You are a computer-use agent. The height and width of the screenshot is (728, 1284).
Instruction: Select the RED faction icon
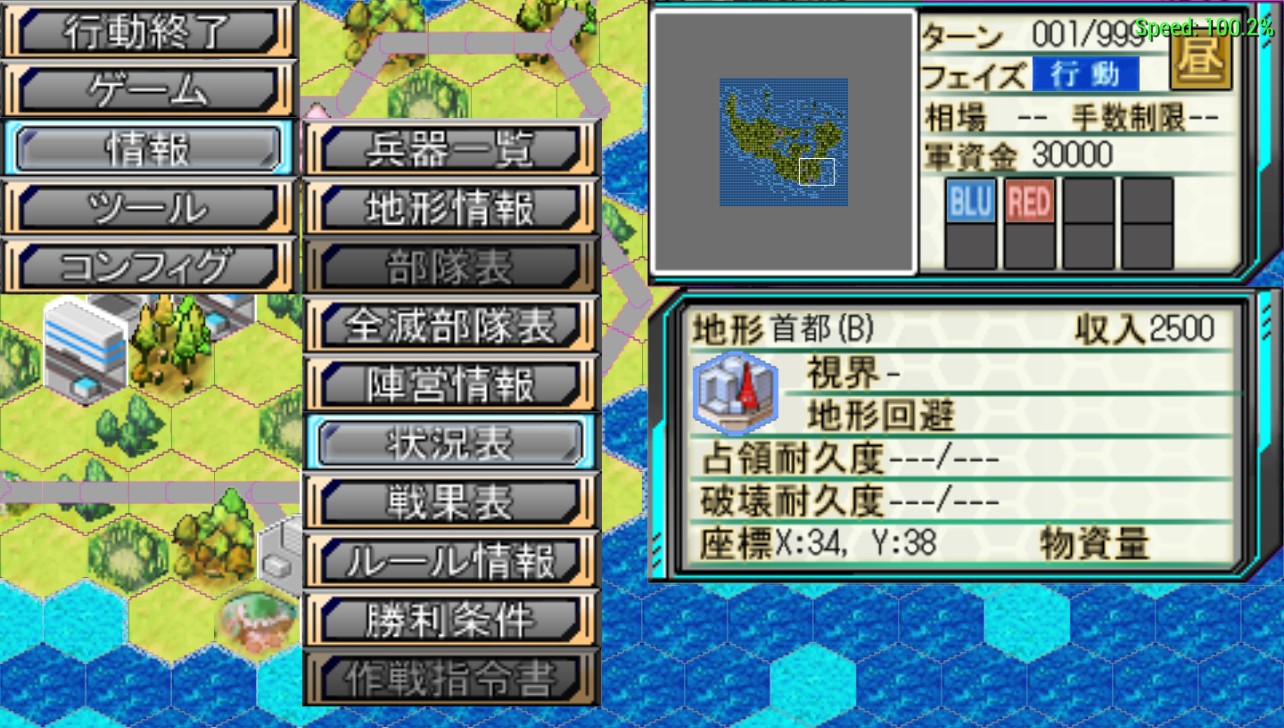click(x=1029, y=202)
